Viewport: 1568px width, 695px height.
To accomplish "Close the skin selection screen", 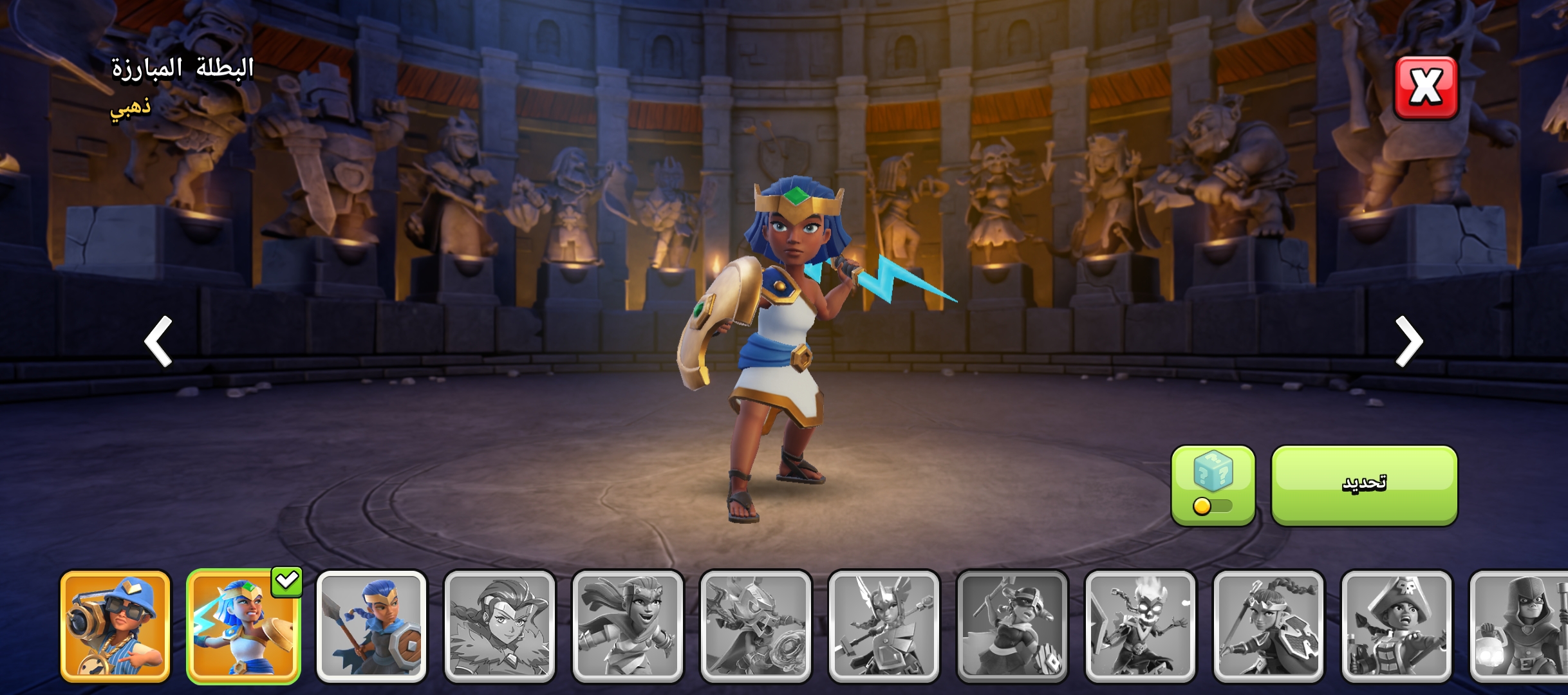I will pos(1425,88).
